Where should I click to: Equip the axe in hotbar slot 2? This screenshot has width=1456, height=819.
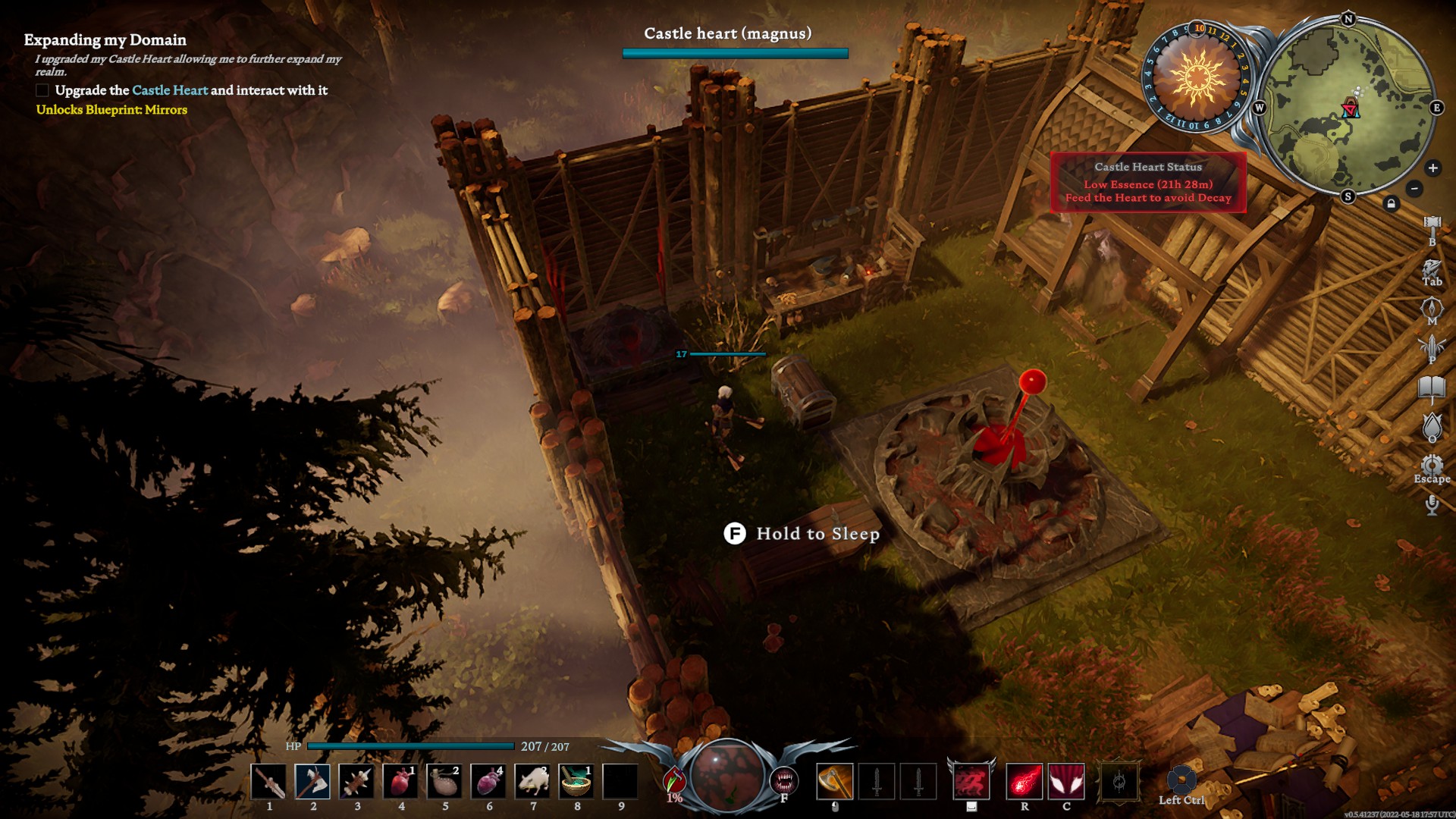click(312, 782)
